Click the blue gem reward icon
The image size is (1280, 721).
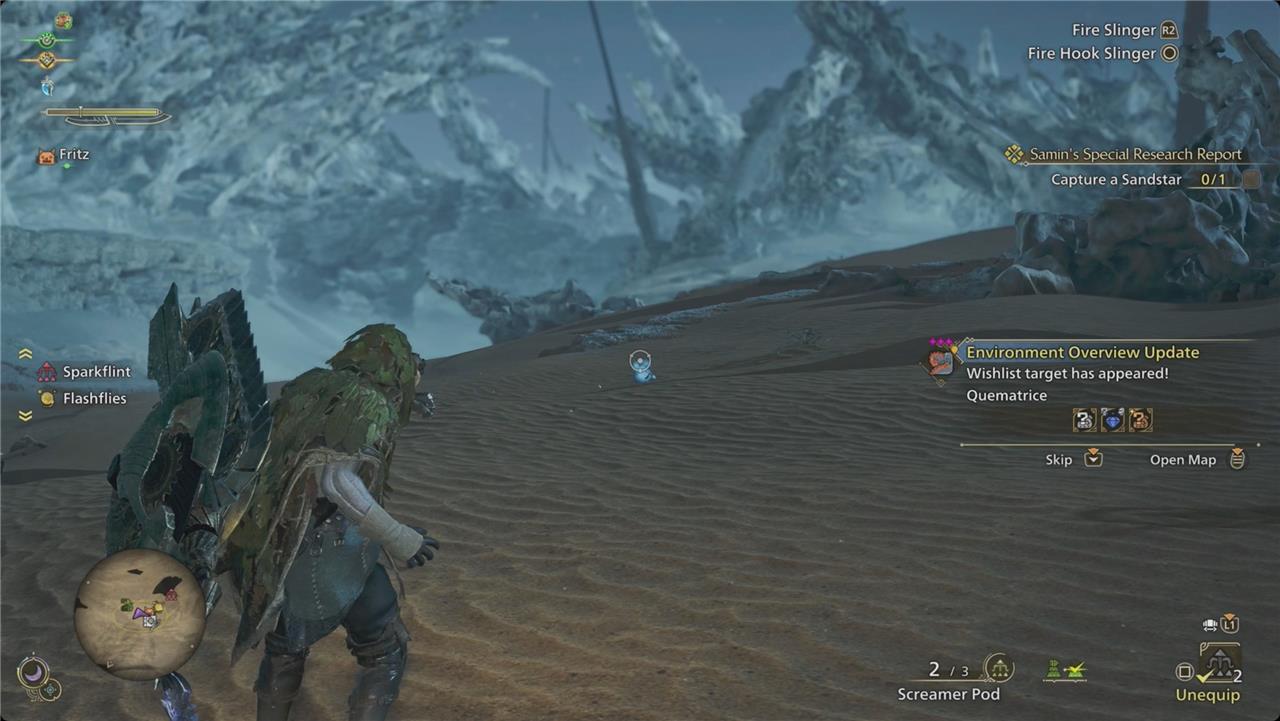[1112, 421]
